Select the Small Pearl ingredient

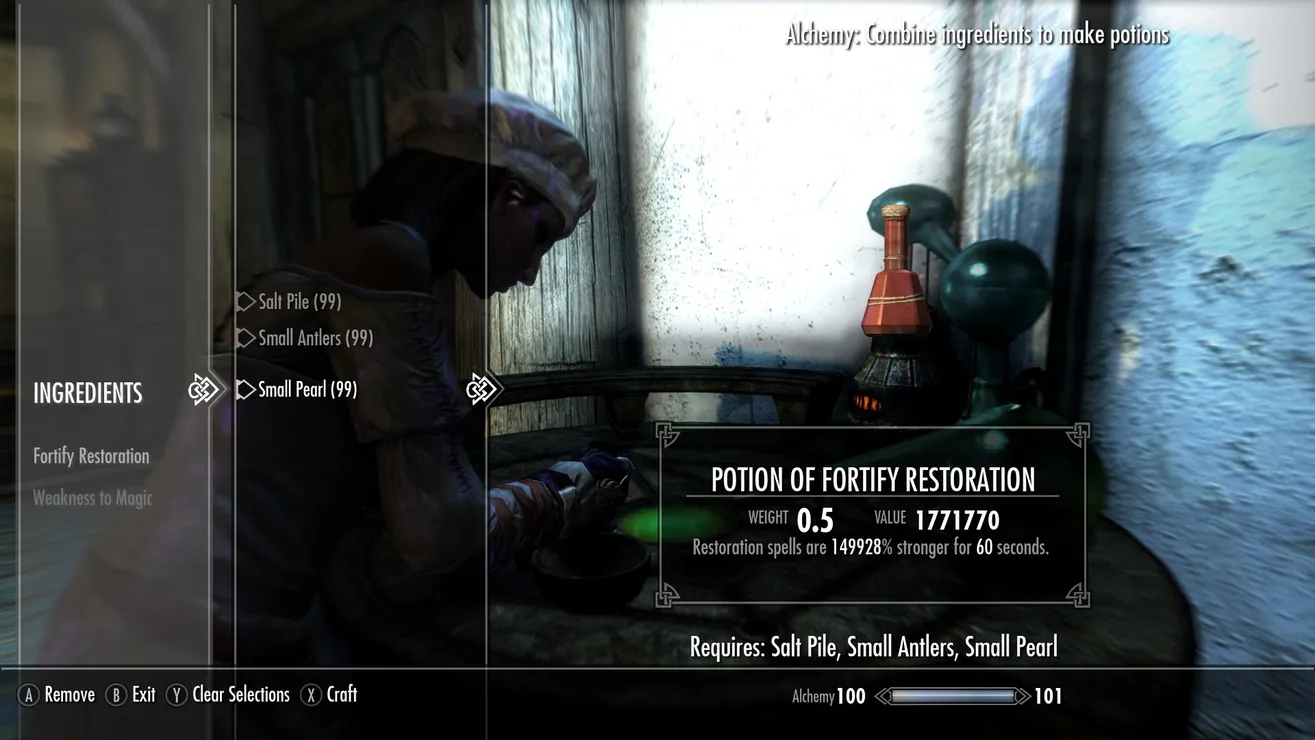tap(307, 389)
